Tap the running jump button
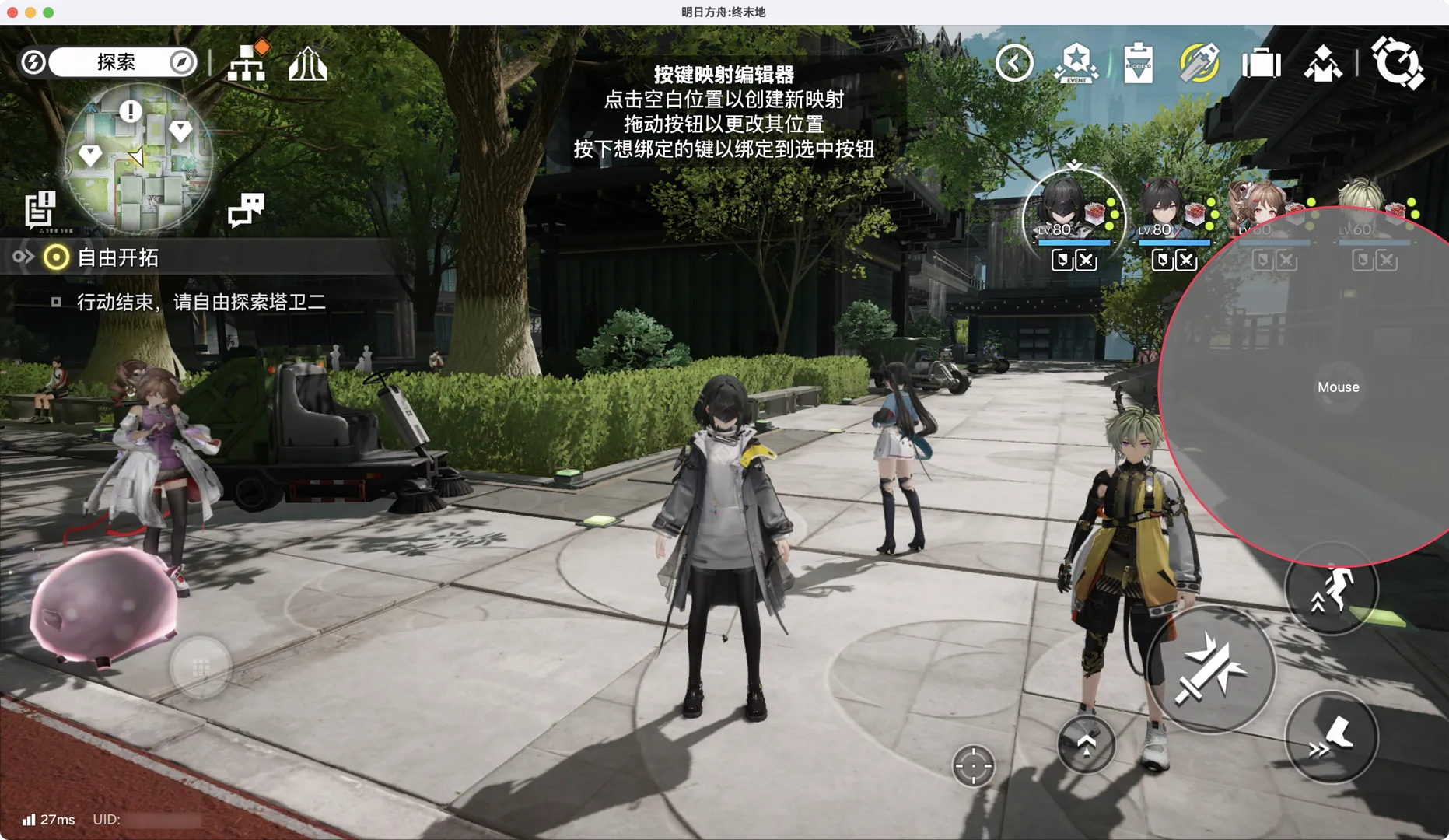This screenshot has height=840, width=1449. [x=1332, y=590]
